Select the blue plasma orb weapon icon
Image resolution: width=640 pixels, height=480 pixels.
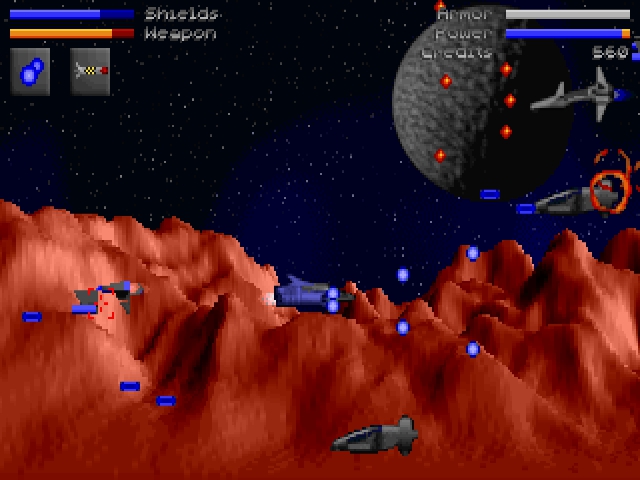click(x=30, y=71)
